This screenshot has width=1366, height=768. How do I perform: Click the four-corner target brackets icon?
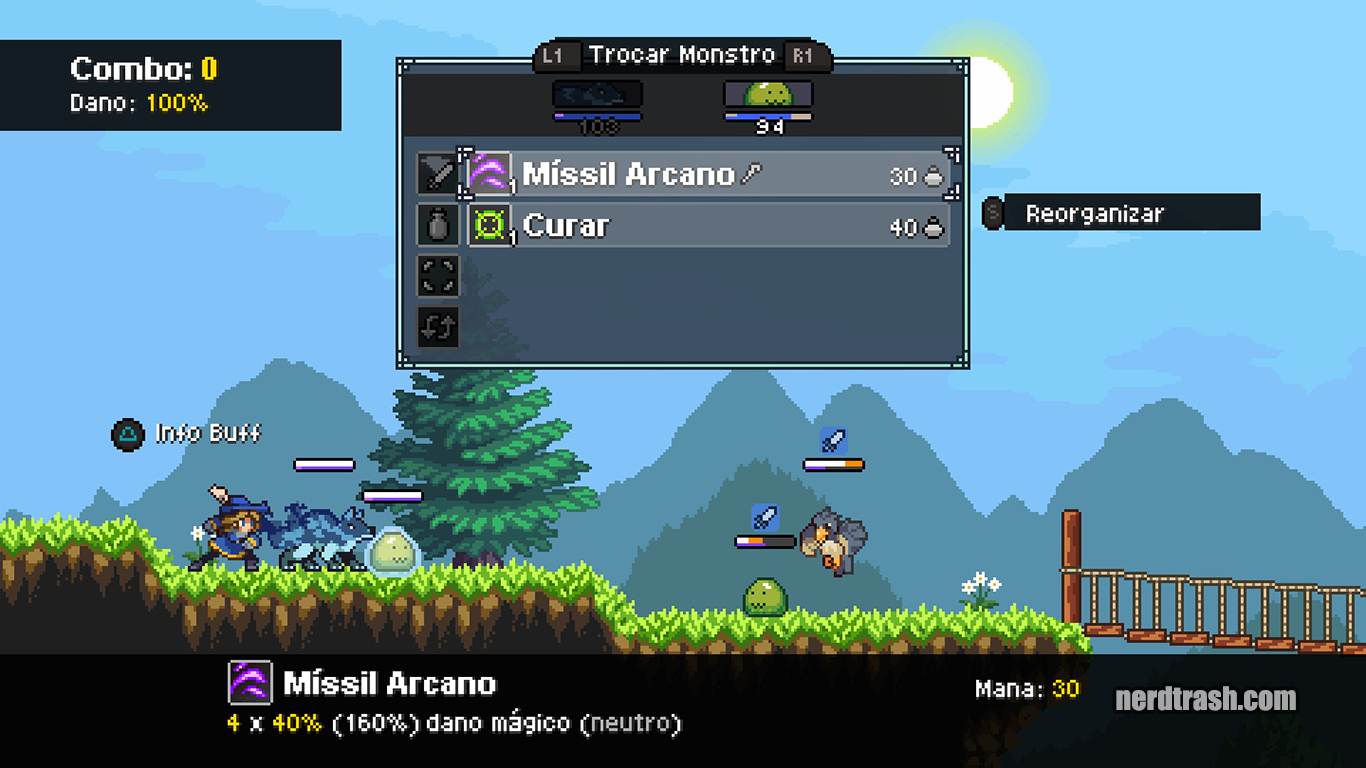(x=438, y=276)
